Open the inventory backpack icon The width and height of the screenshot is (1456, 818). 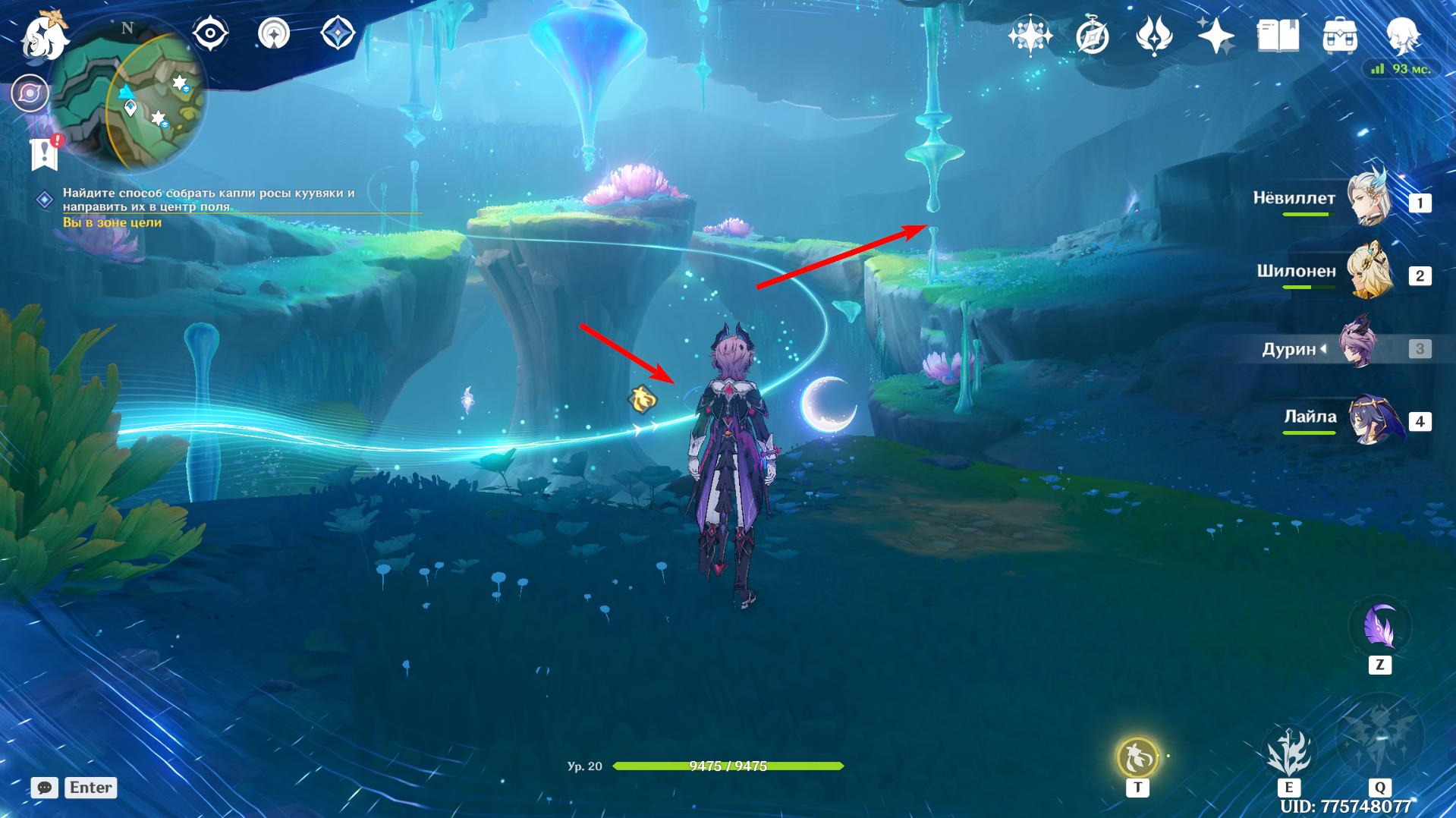pyautogui.click(x=1340, y=36)
